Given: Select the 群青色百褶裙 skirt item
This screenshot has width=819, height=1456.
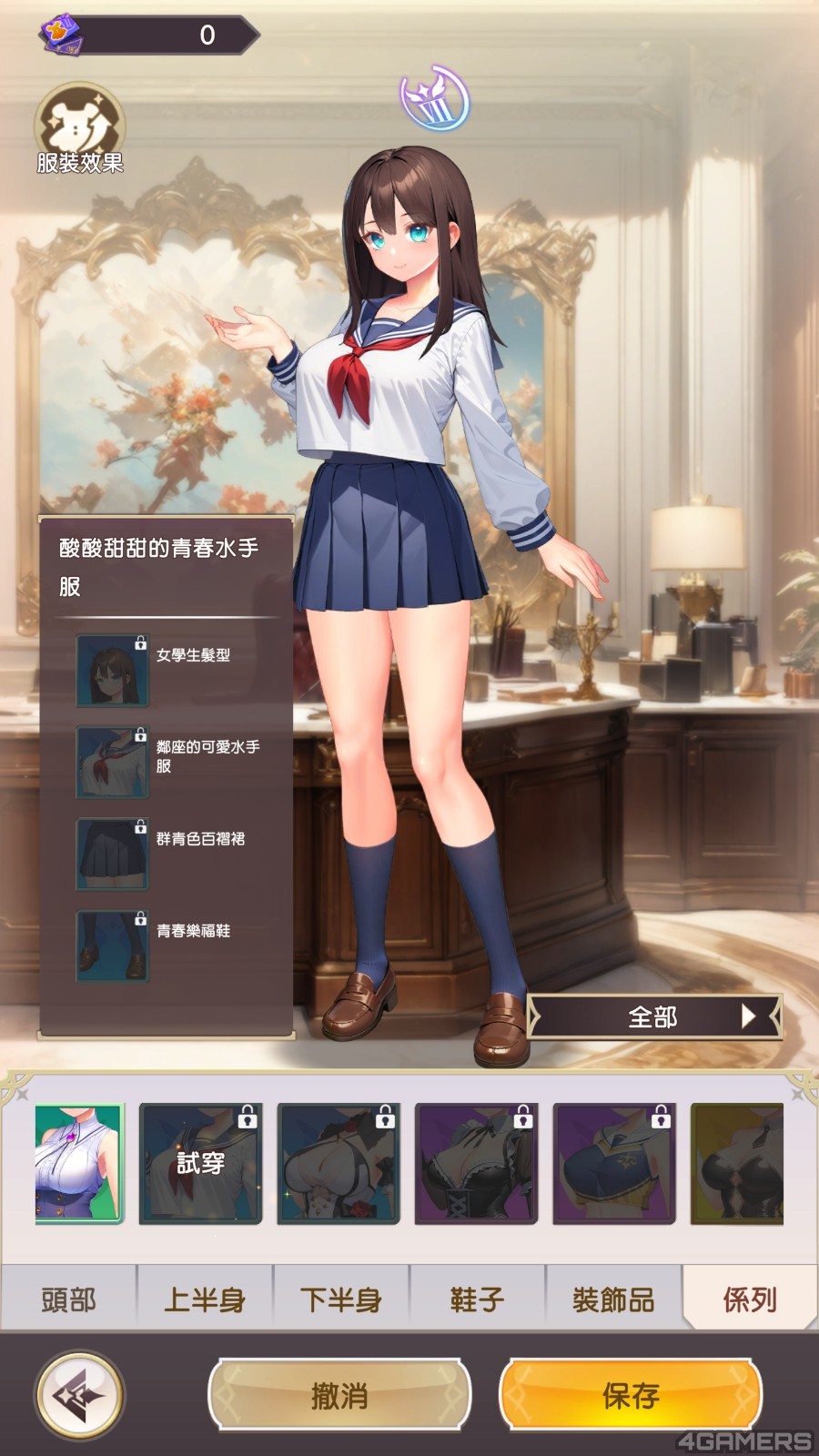Looking at the screenshot, I should point(112,854).
